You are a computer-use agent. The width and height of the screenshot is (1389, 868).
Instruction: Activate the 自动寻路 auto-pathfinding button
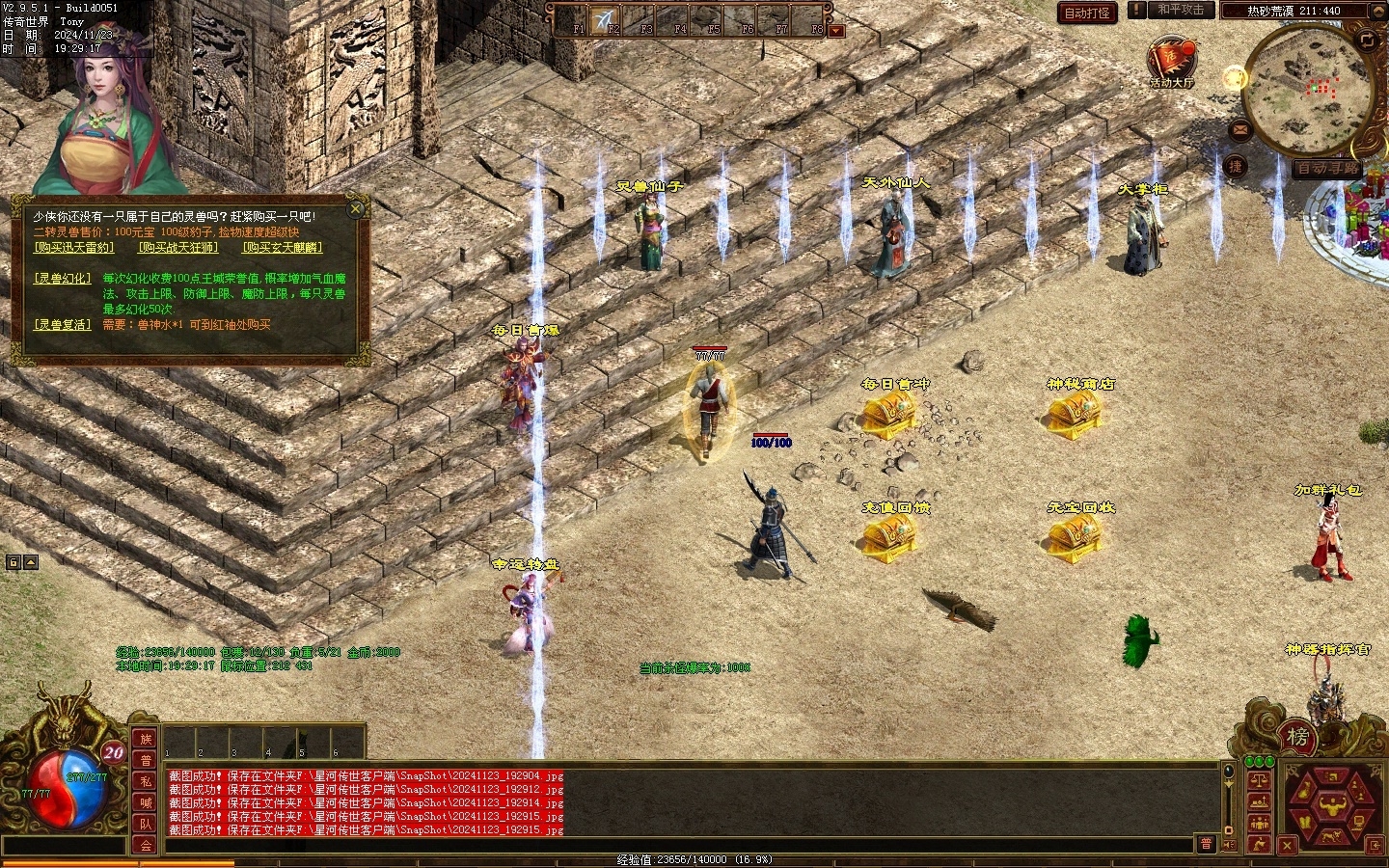tap(1327, 169)
